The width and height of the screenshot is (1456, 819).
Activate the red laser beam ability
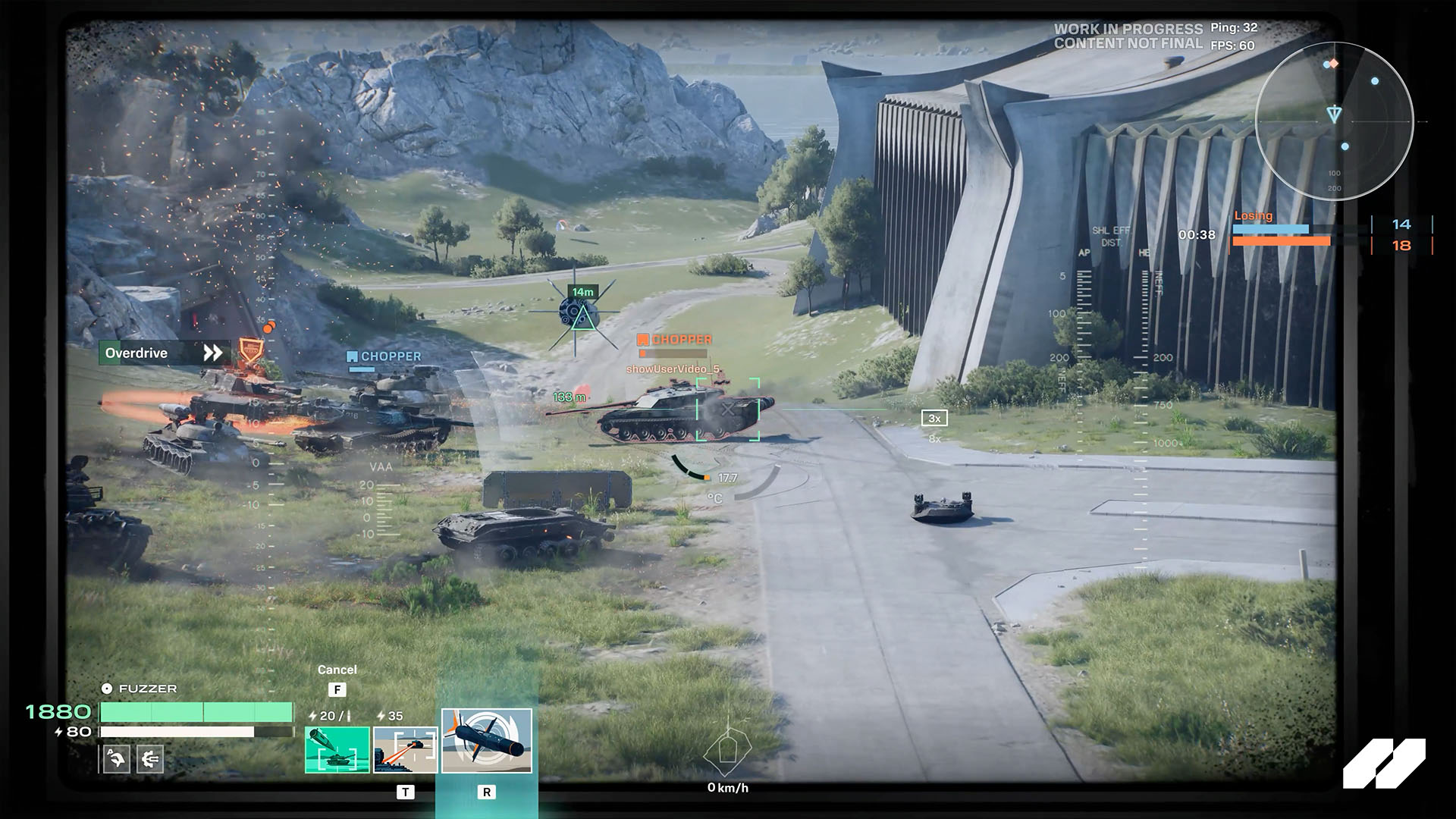(x=406, y=749)
